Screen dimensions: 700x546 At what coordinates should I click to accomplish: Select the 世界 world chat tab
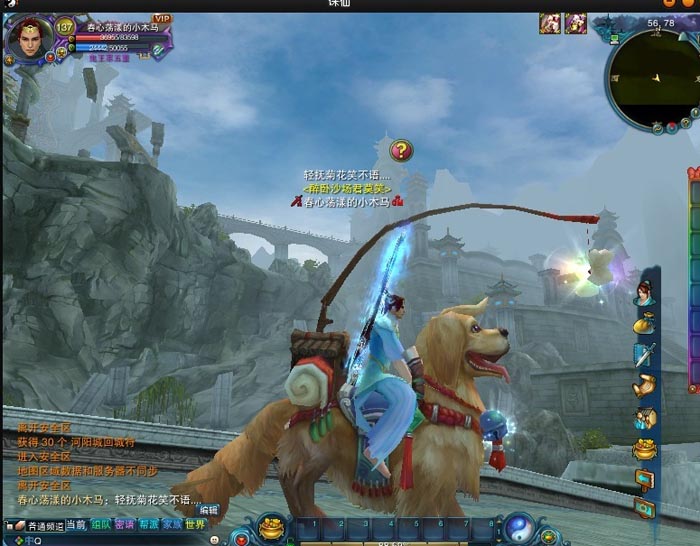pos(196,524)
